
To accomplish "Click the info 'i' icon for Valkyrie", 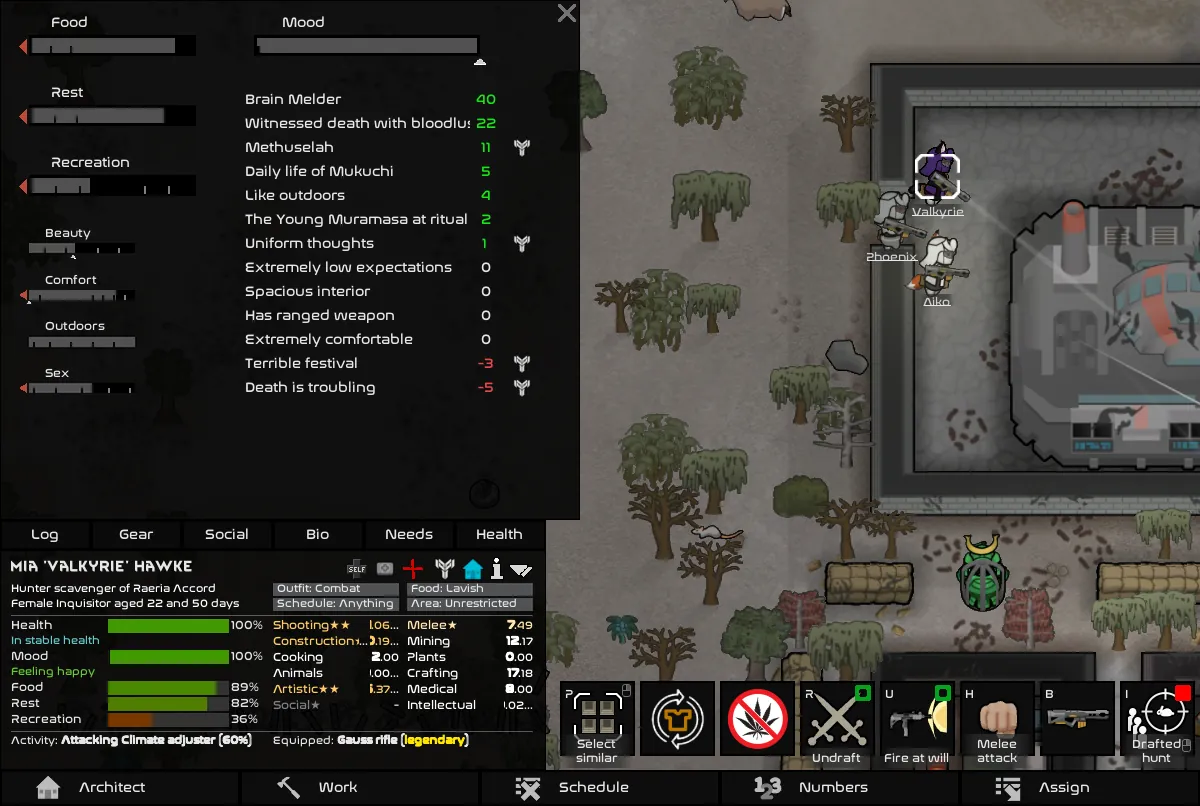I will [496, 568].
